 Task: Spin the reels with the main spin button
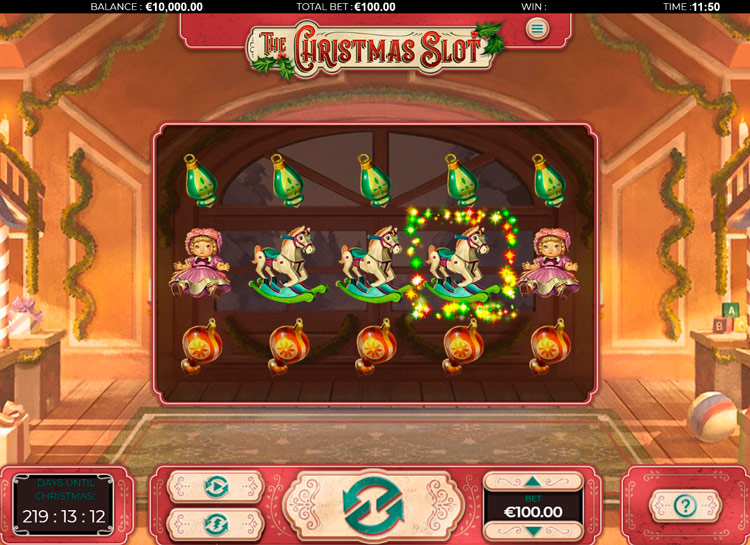coord(374,504)
